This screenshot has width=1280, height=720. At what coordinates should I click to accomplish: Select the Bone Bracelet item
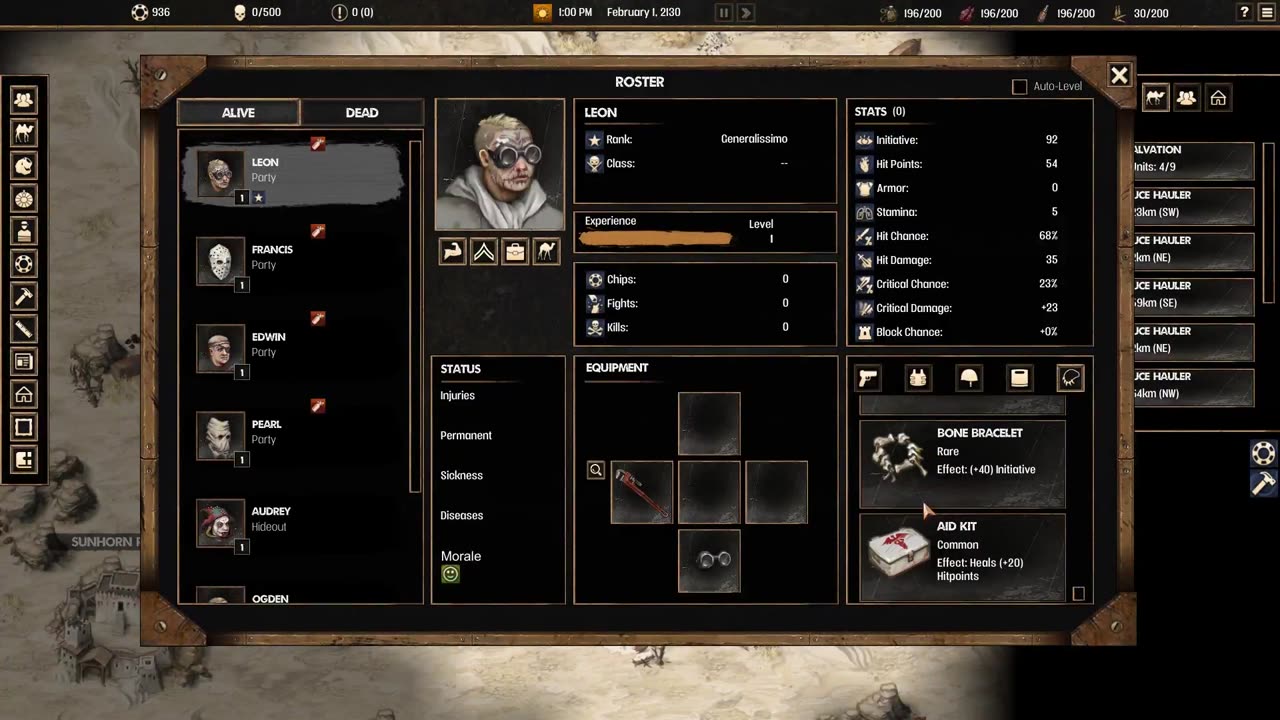pyautogui.click(x=962, y=463)
